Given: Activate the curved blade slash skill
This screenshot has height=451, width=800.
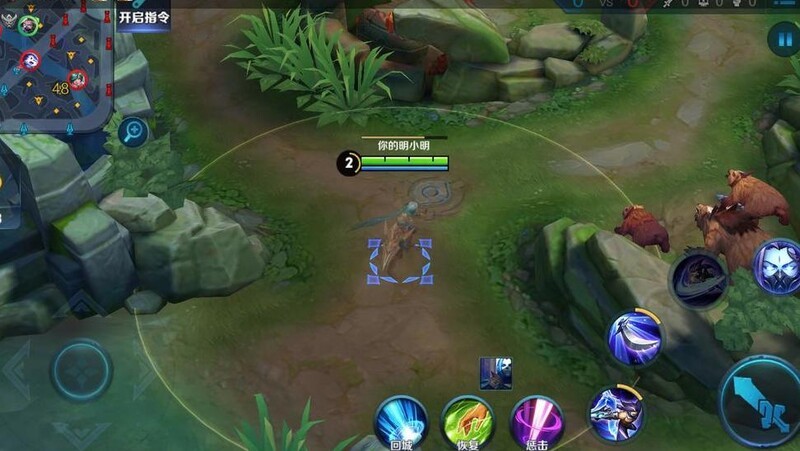Looking at the screenshot, I should [x=635, y=338].
